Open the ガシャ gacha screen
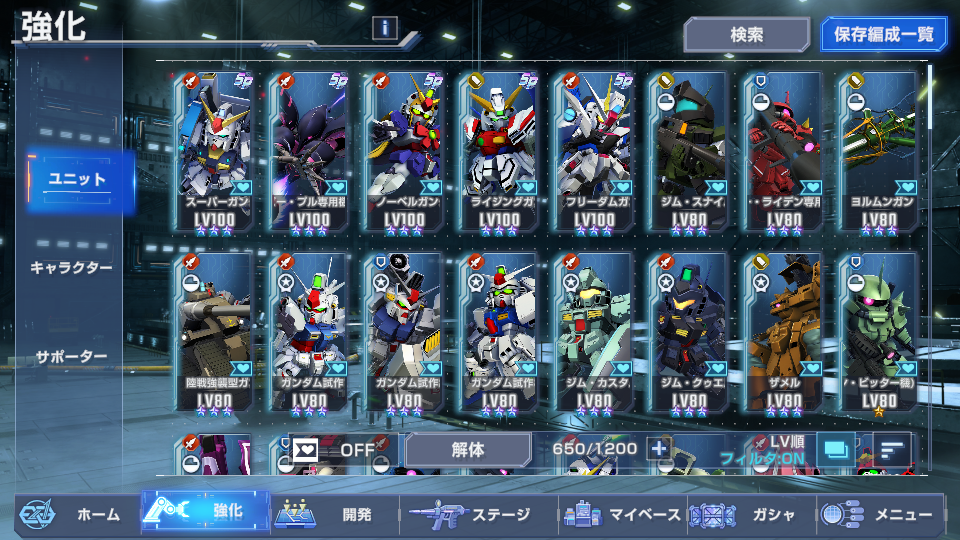The width and height of the screenshot is (960, 540). tap(750, 514)
